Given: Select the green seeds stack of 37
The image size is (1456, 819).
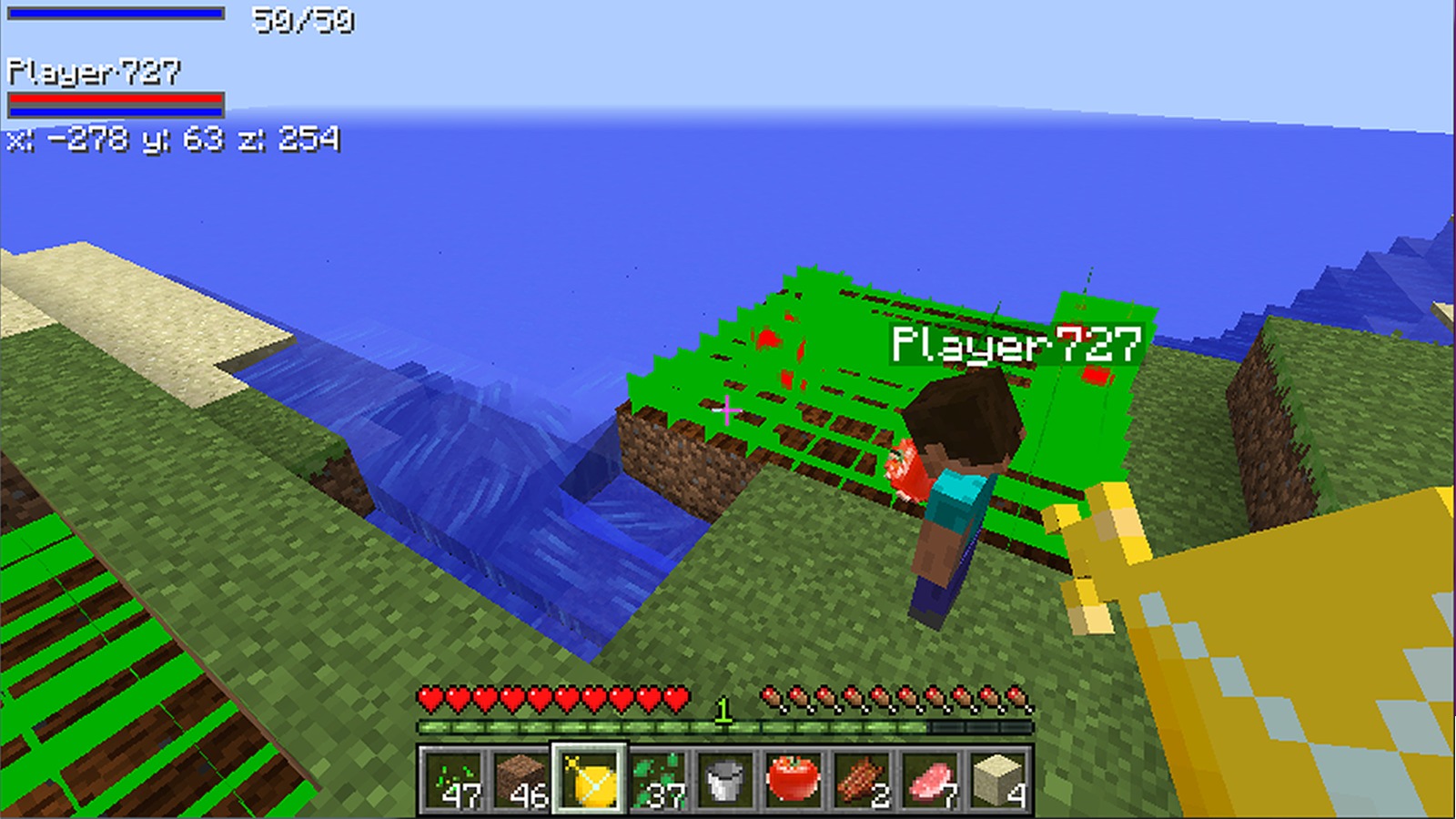Looking at the screenshot, I should [x=657, y=780].
